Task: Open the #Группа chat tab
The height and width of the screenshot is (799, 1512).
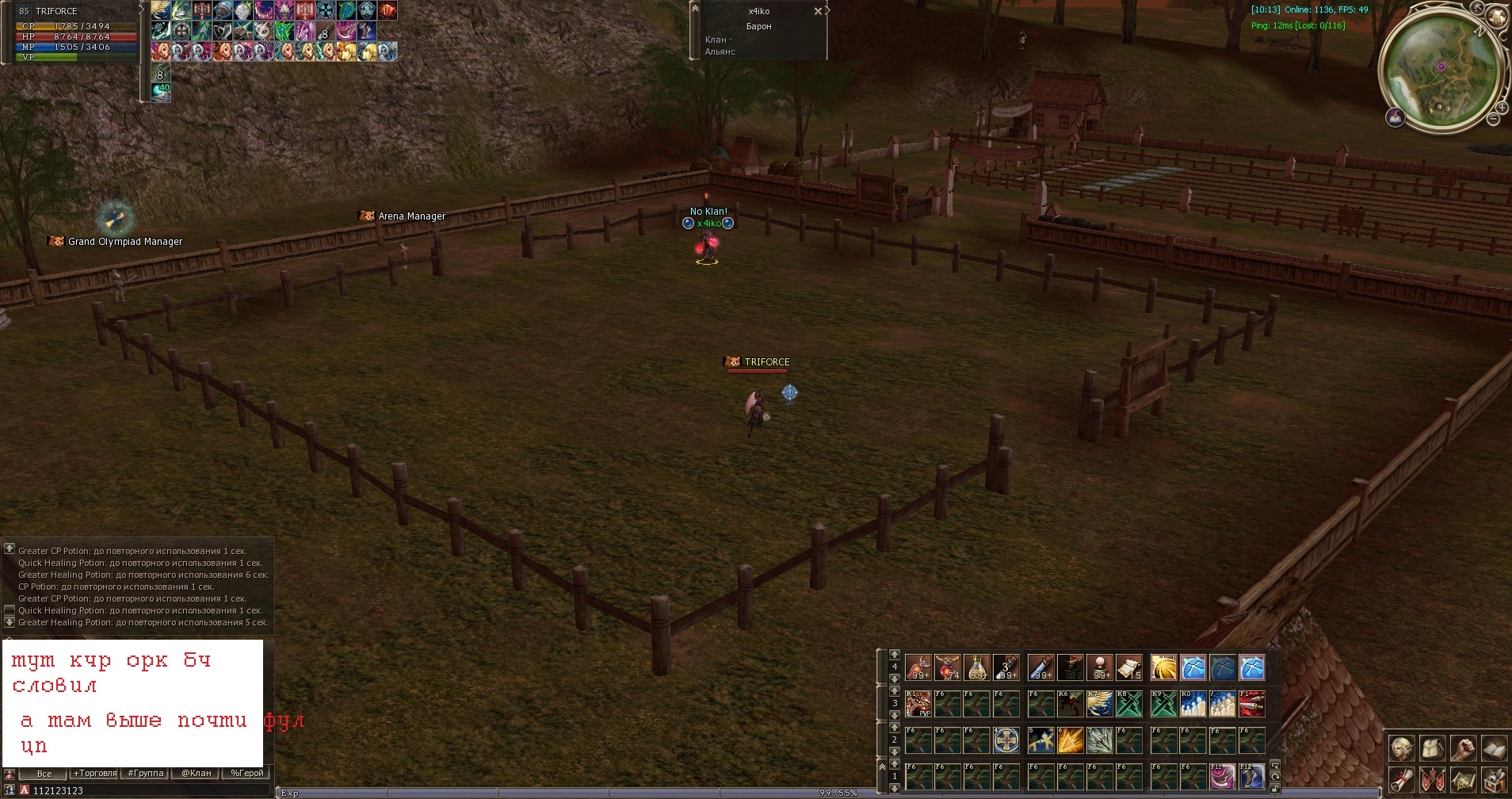Action: [x=145, y=774]
